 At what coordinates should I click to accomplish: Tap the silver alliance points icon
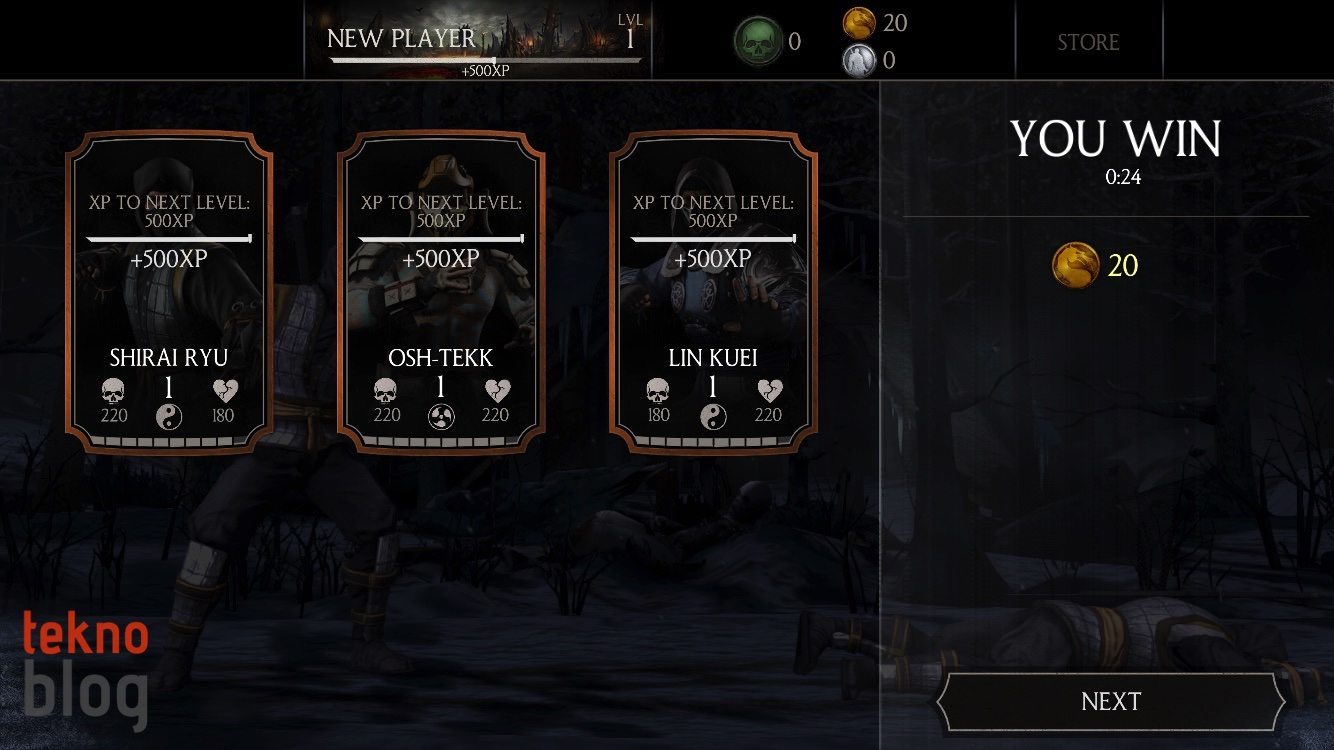coord(859,60)
